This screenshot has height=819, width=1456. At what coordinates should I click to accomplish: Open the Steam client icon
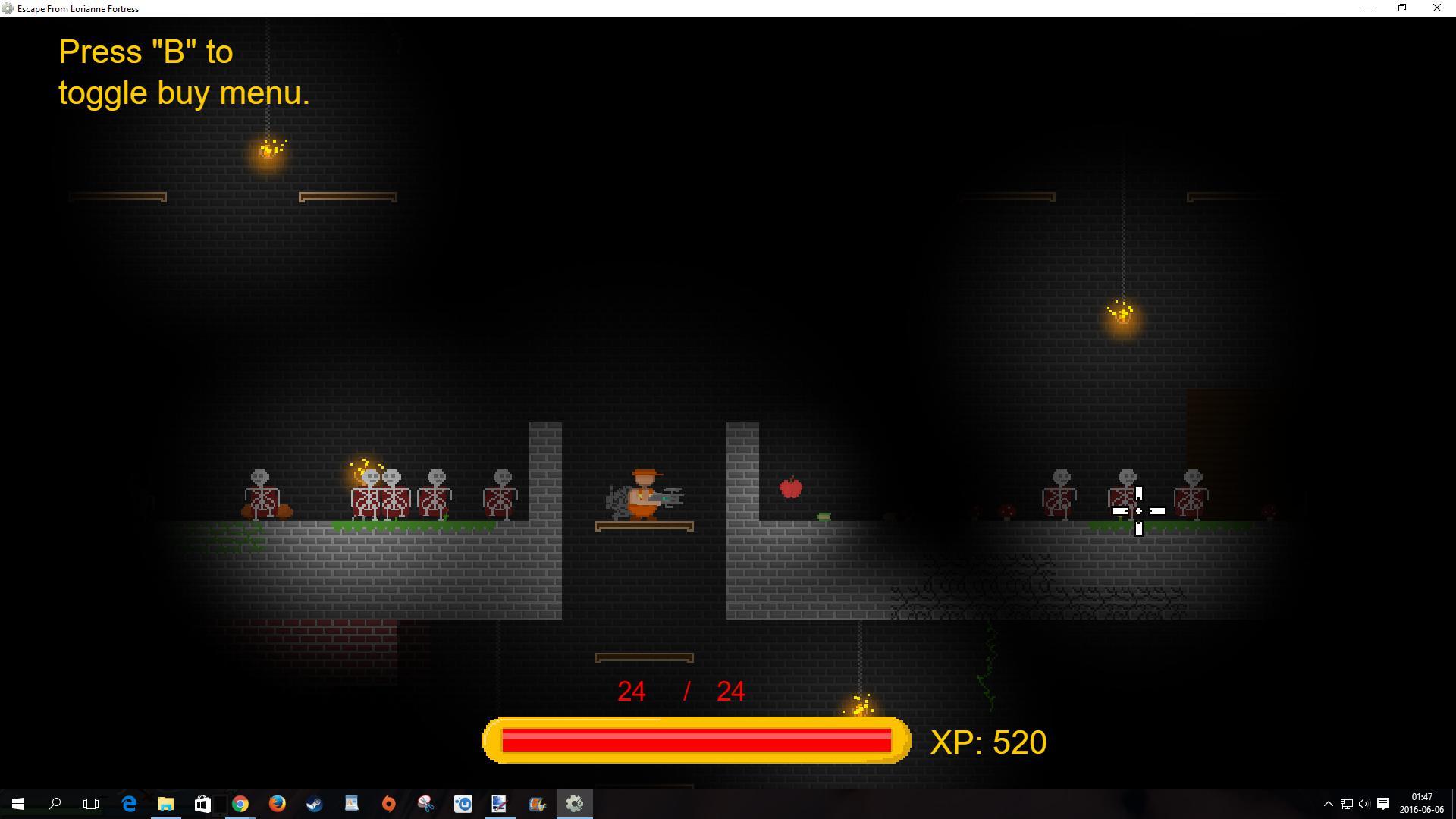(x=314, y=803)
